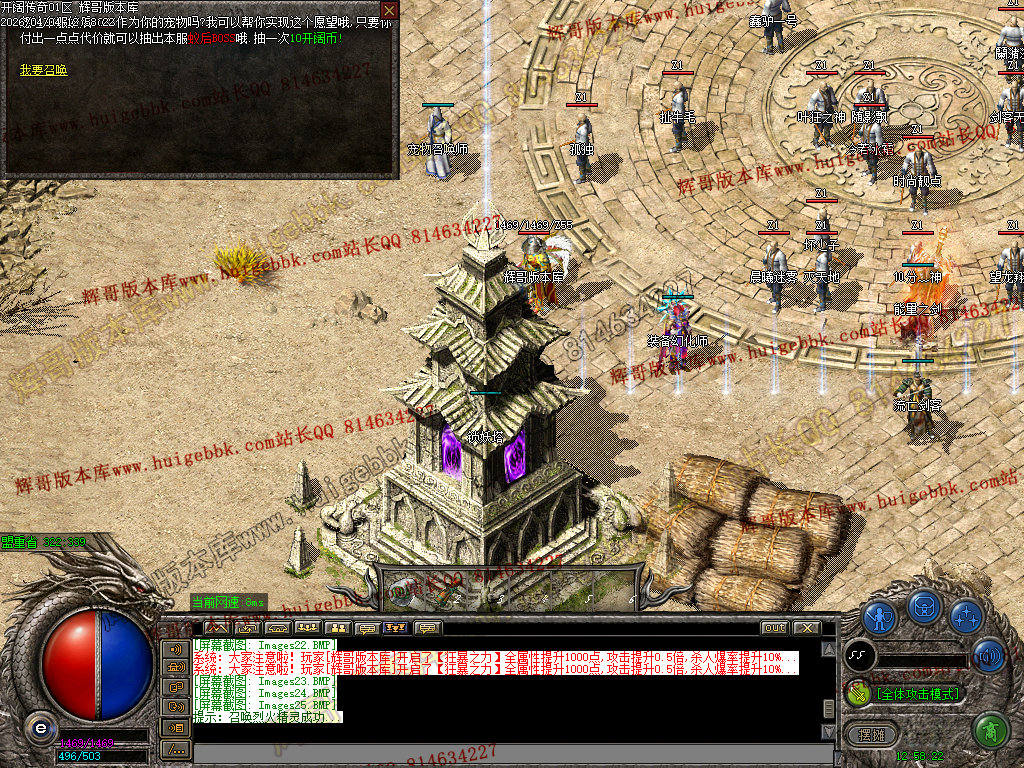1024x768 pixels.
Task: Click the chat text input field
Action: 500,754
